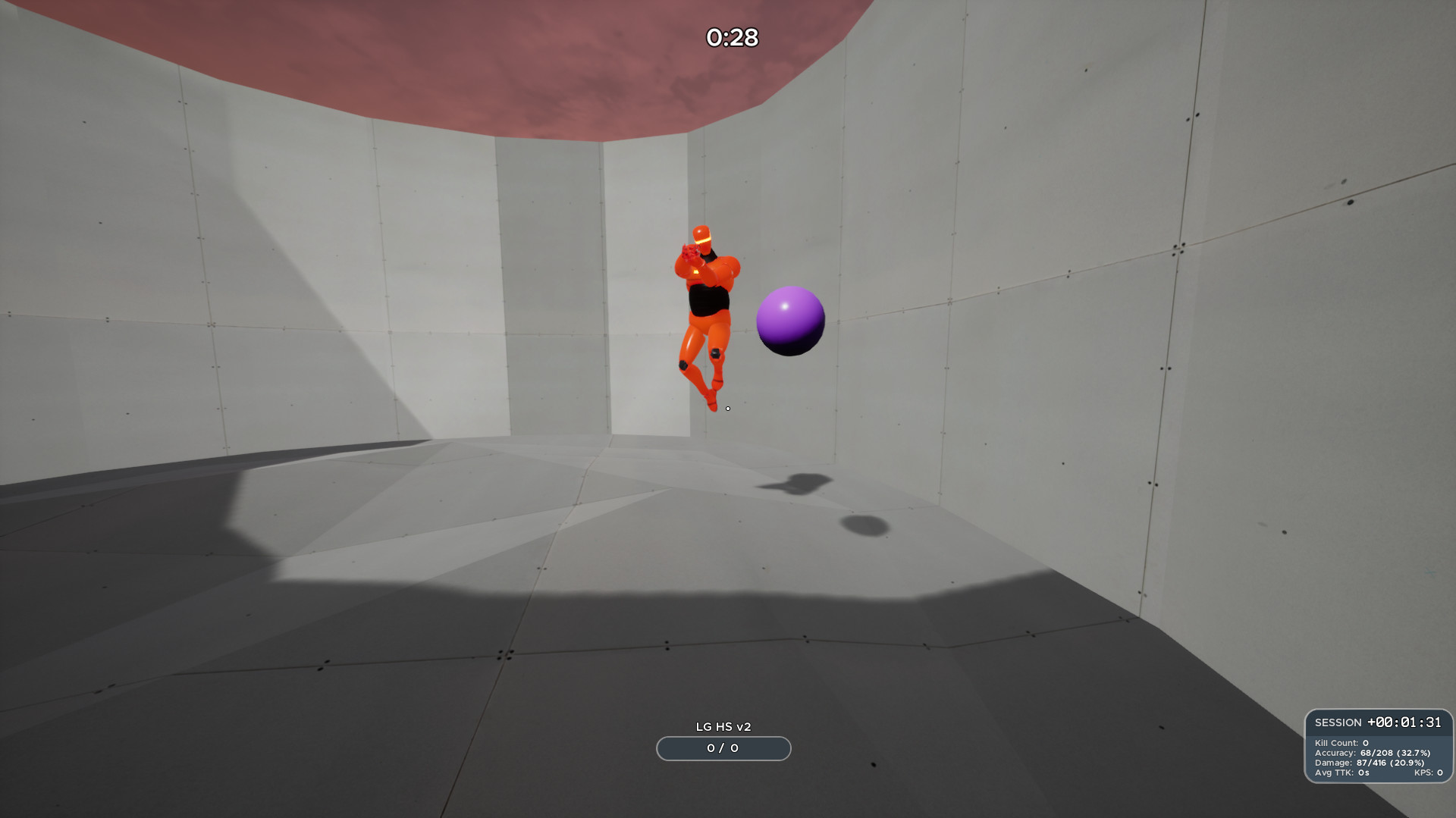This screenshot has width=1456, height=818.
Task: Click the orange bot's head
Action: pyautogui.click(x=701, y=232)
